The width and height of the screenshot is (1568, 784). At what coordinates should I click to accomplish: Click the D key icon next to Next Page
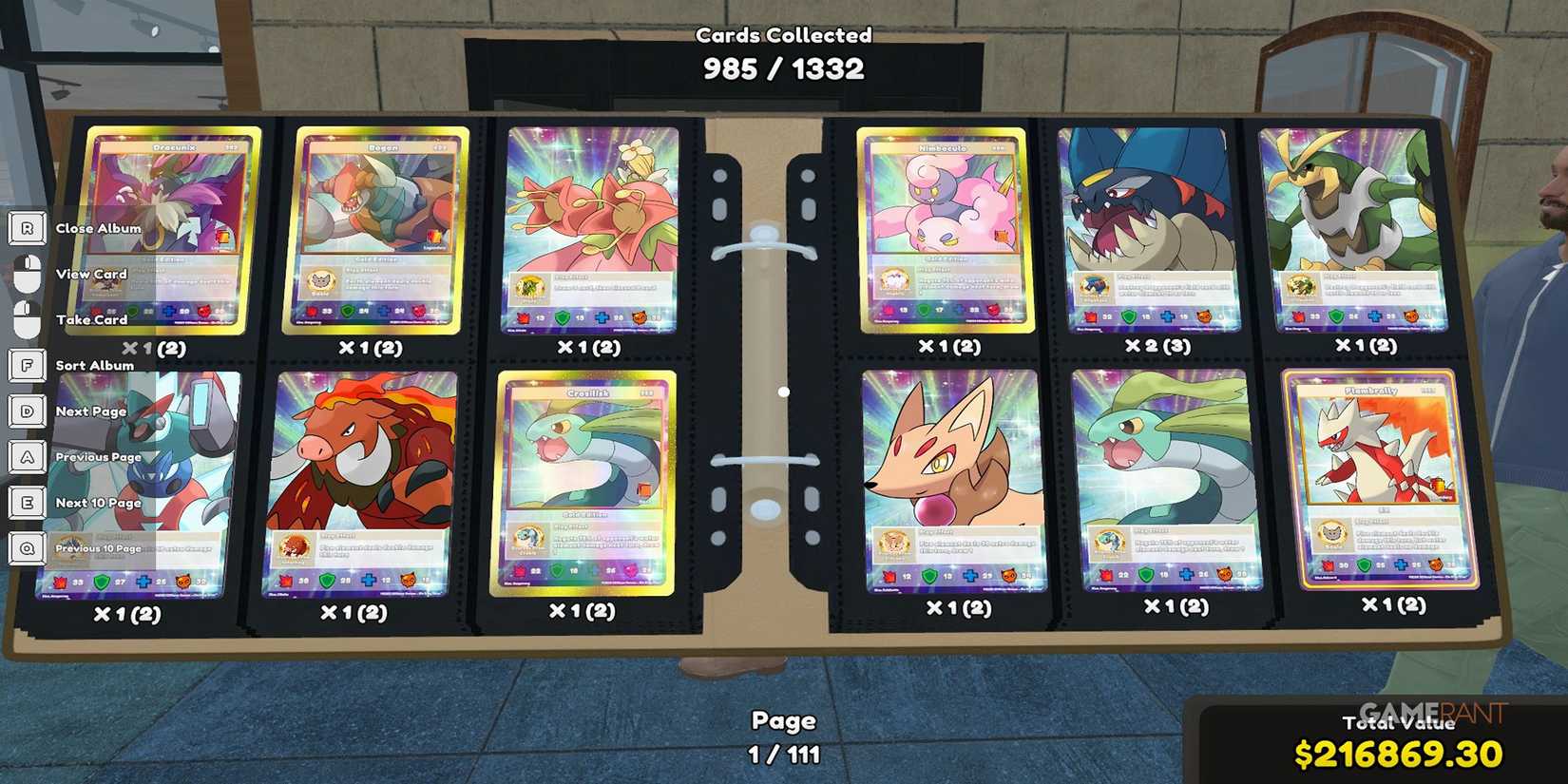tap(27, 411)
